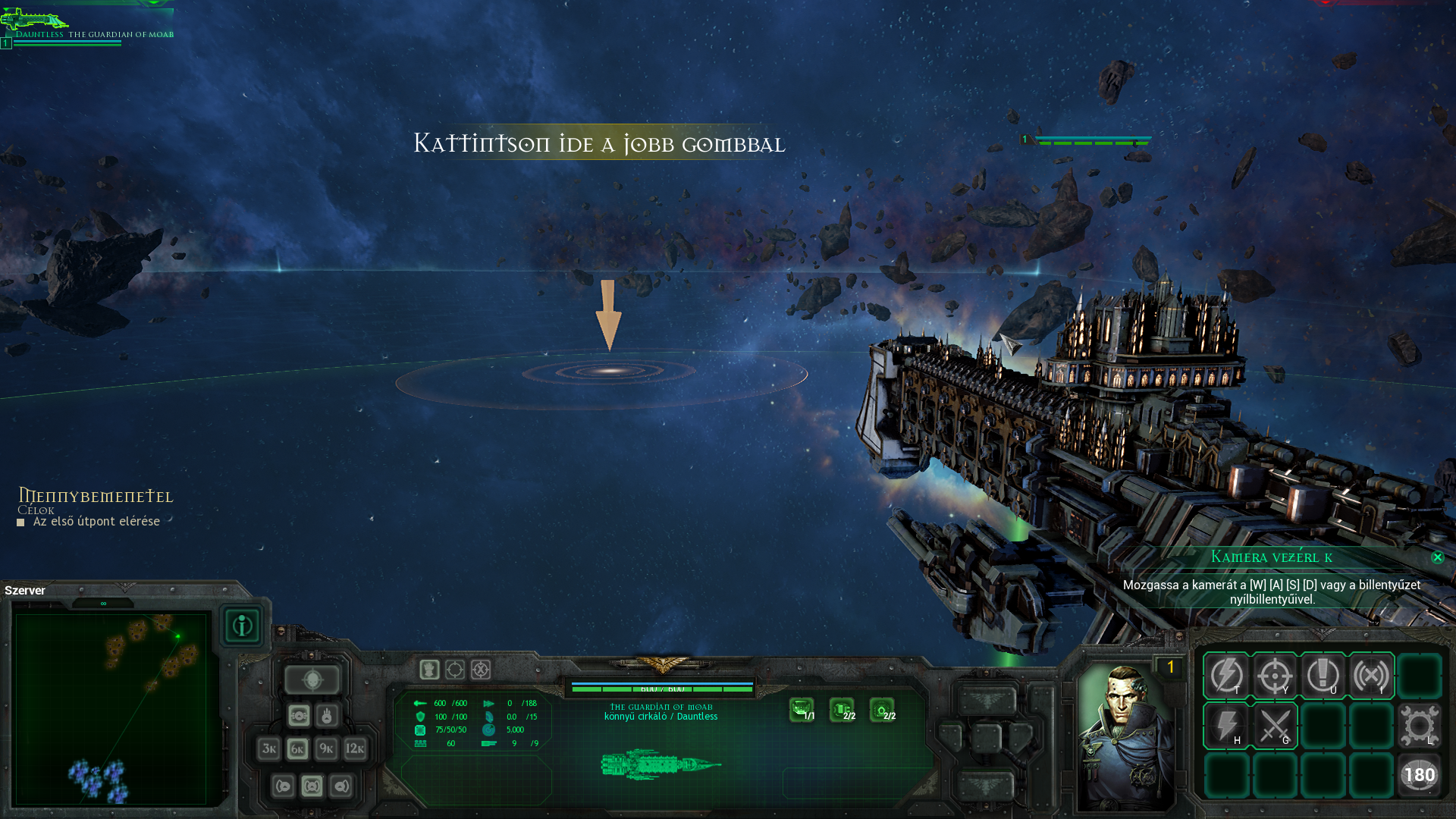Toggle the gauntlet fist stance button
This screenshot has height=819, width=1456.
tap(429, 670)
